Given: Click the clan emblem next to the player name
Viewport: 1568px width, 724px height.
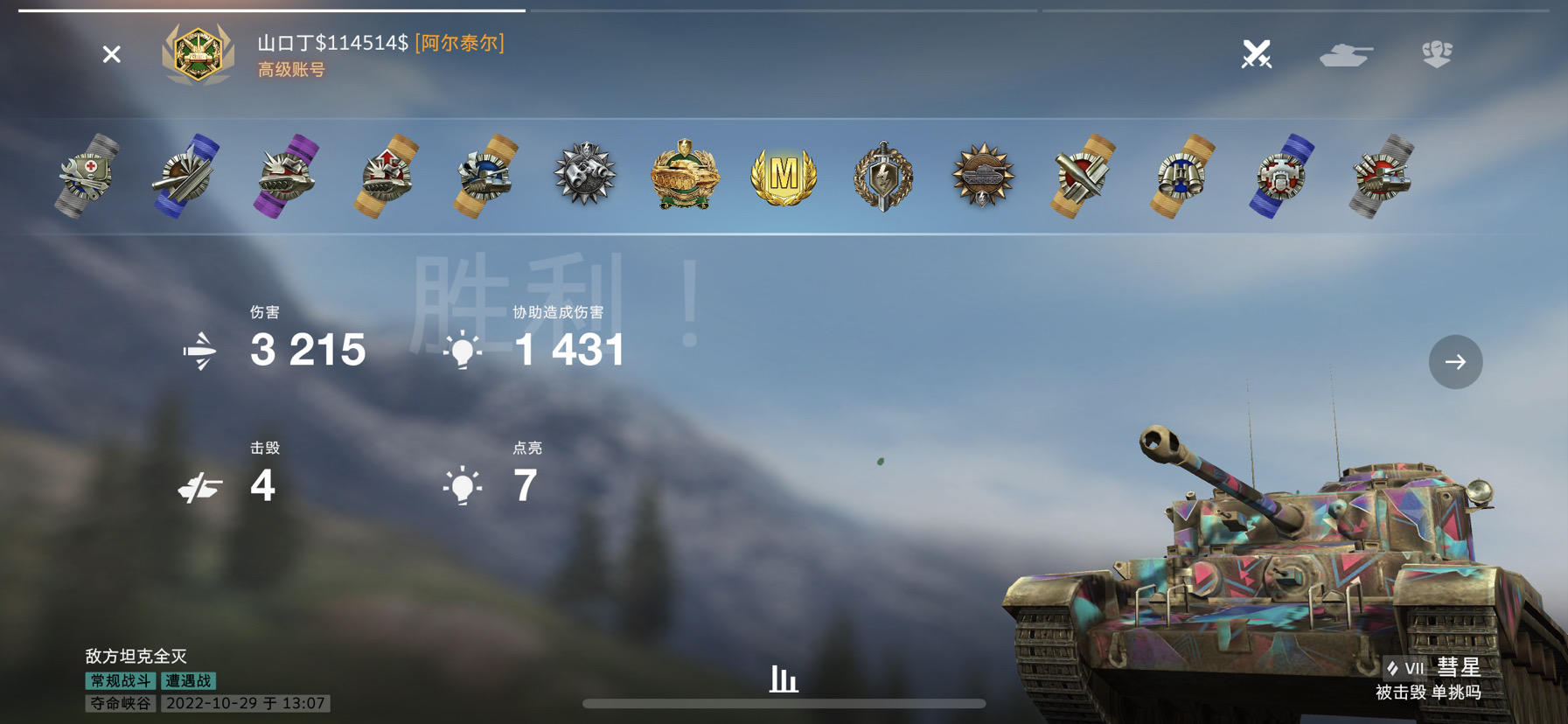Looking at the screenshot, I should [199, 55].
